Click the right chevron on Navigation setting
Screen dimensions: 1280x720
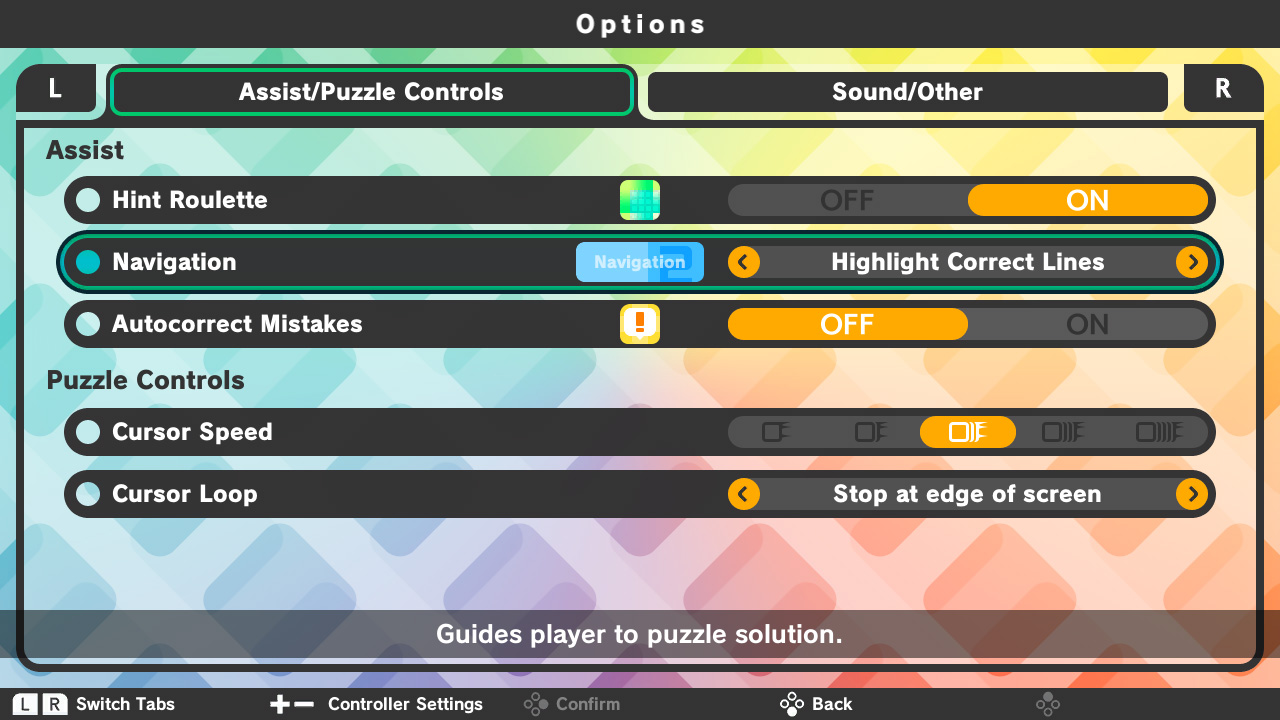coord(1192,261)
